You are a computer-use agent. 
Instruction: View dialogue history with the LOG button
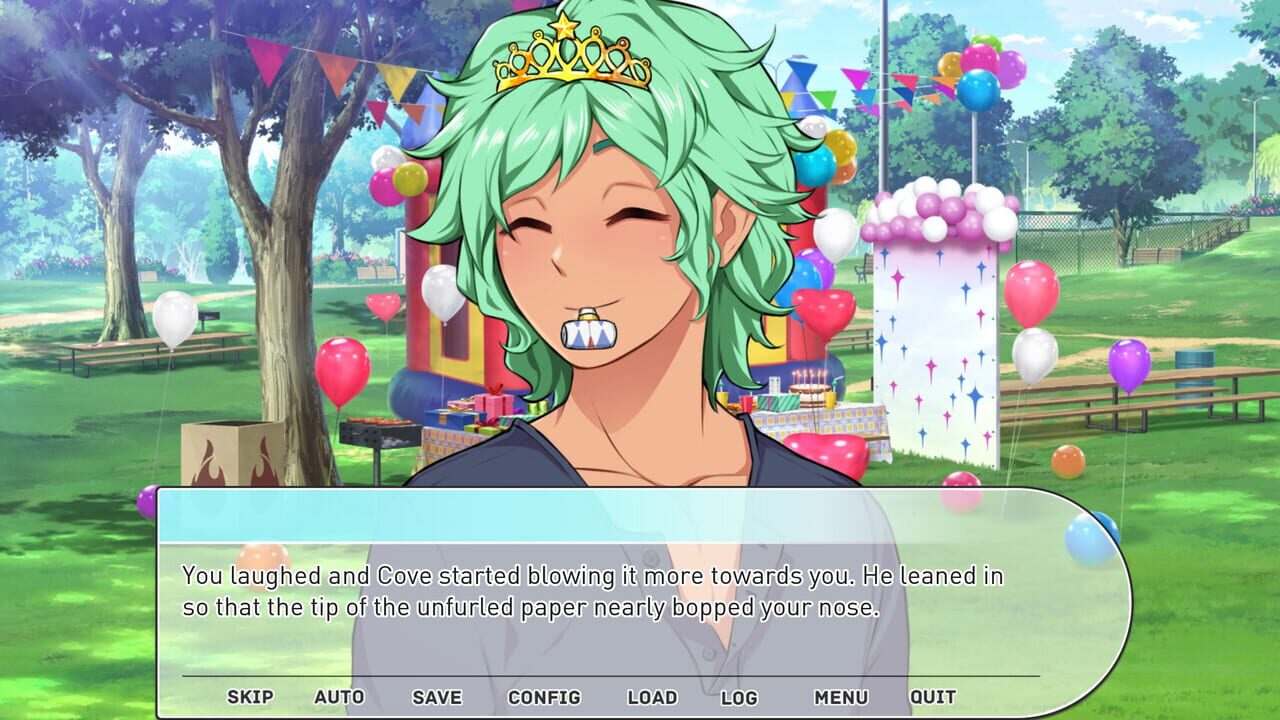coord(739,697)
